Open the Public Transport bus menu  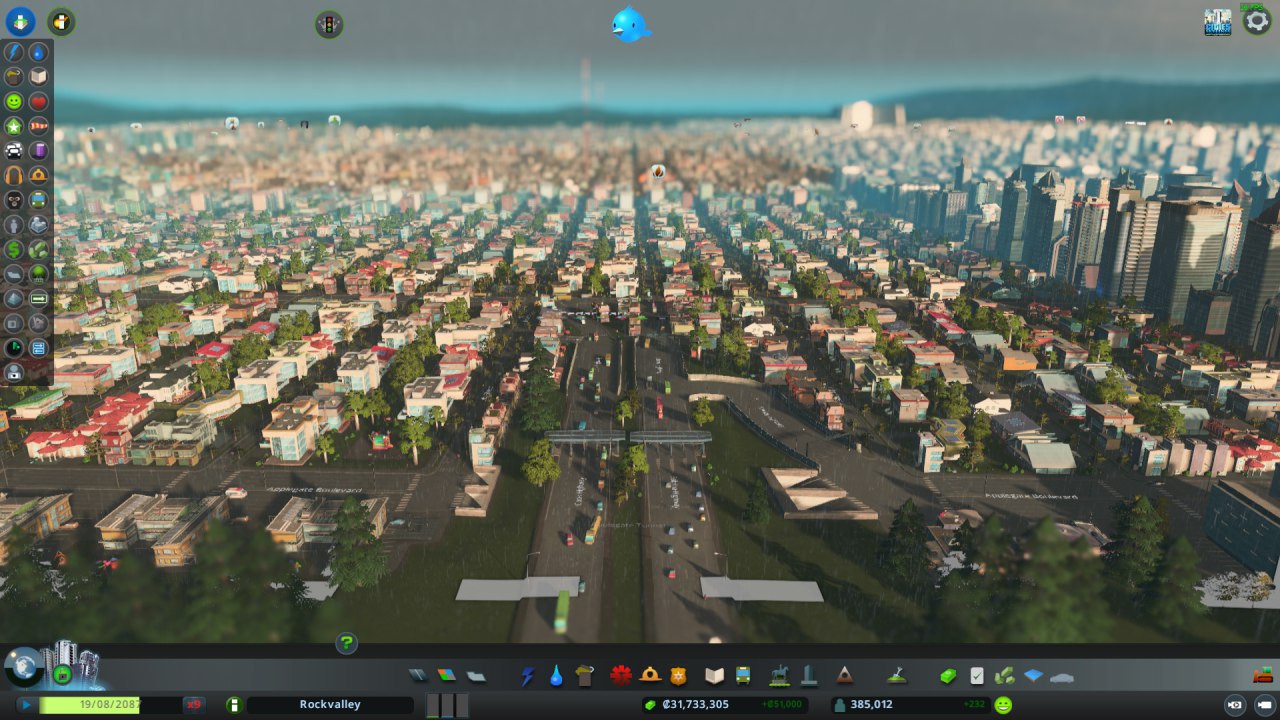tap(743, 676)
